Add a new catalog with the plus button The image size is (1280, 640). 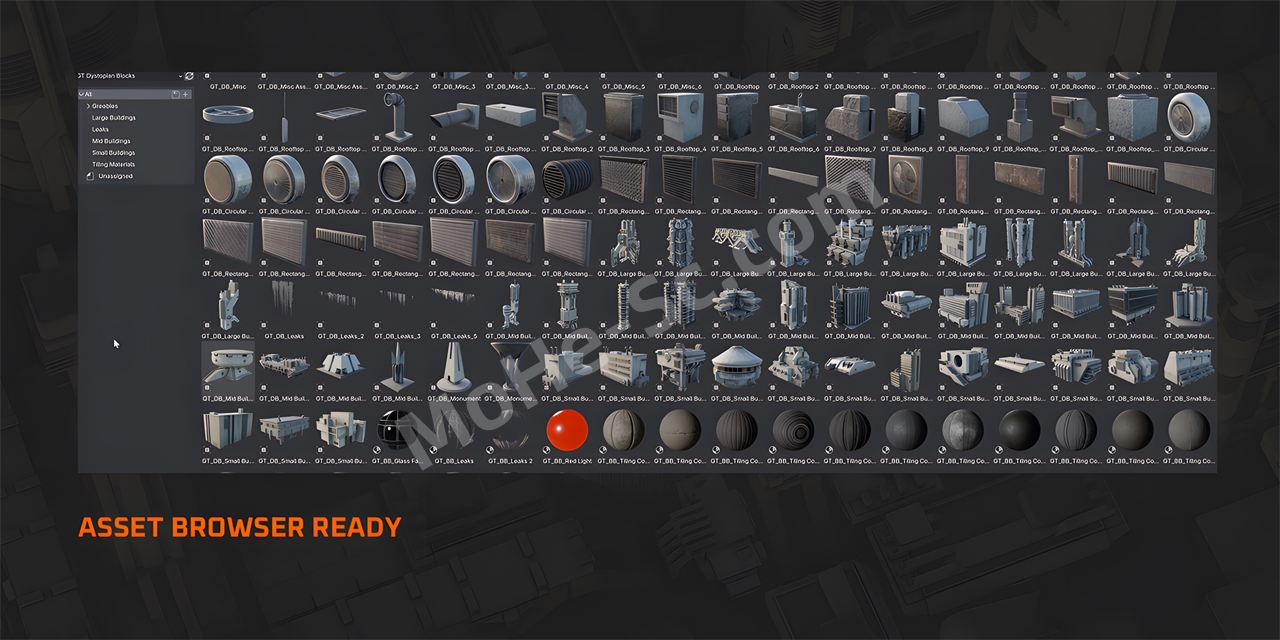(x=186, y=94)
